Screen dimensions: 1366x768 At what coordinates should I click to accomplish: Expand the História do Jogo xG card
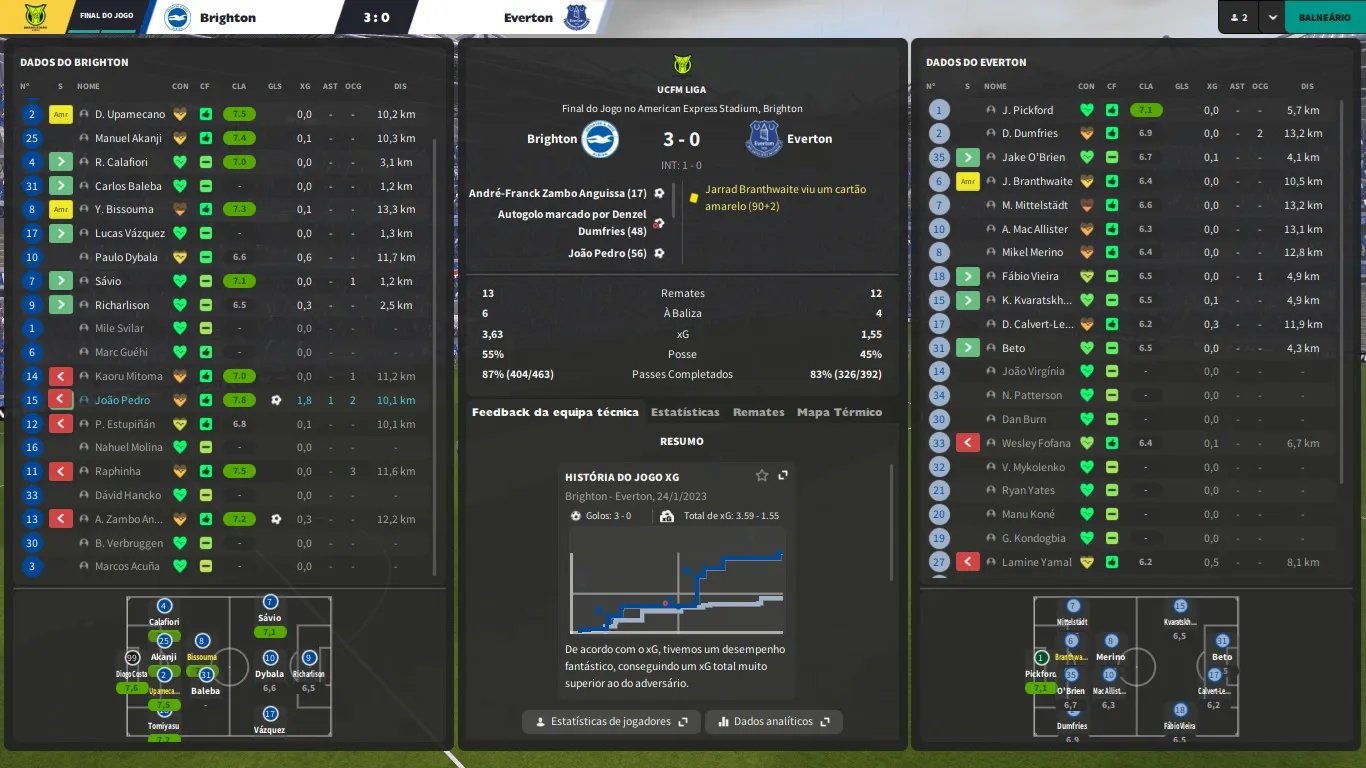point(783,476)
